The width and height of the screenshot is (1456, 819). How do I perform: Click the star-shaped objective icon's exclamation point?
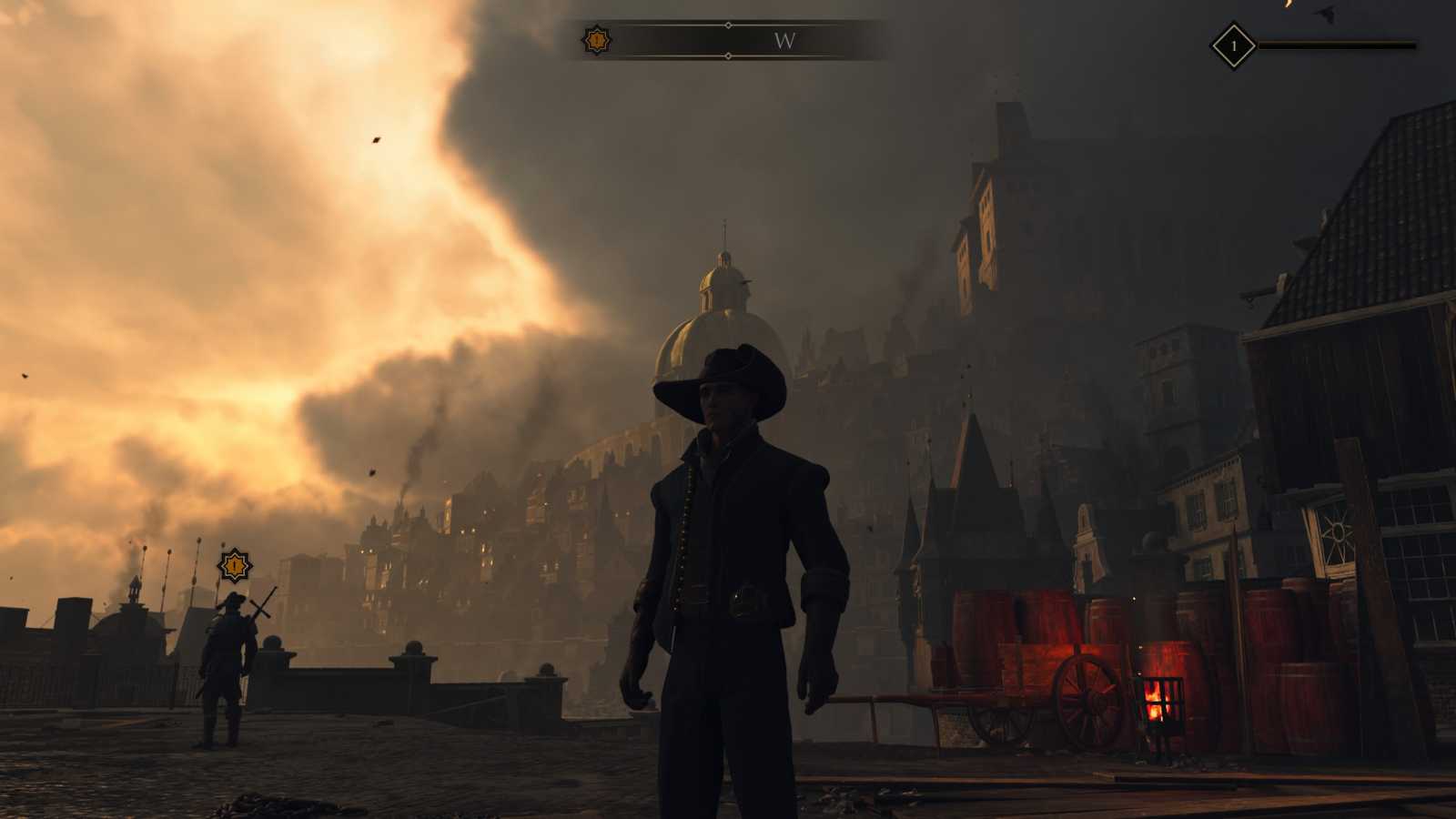[x=234, y=565]
